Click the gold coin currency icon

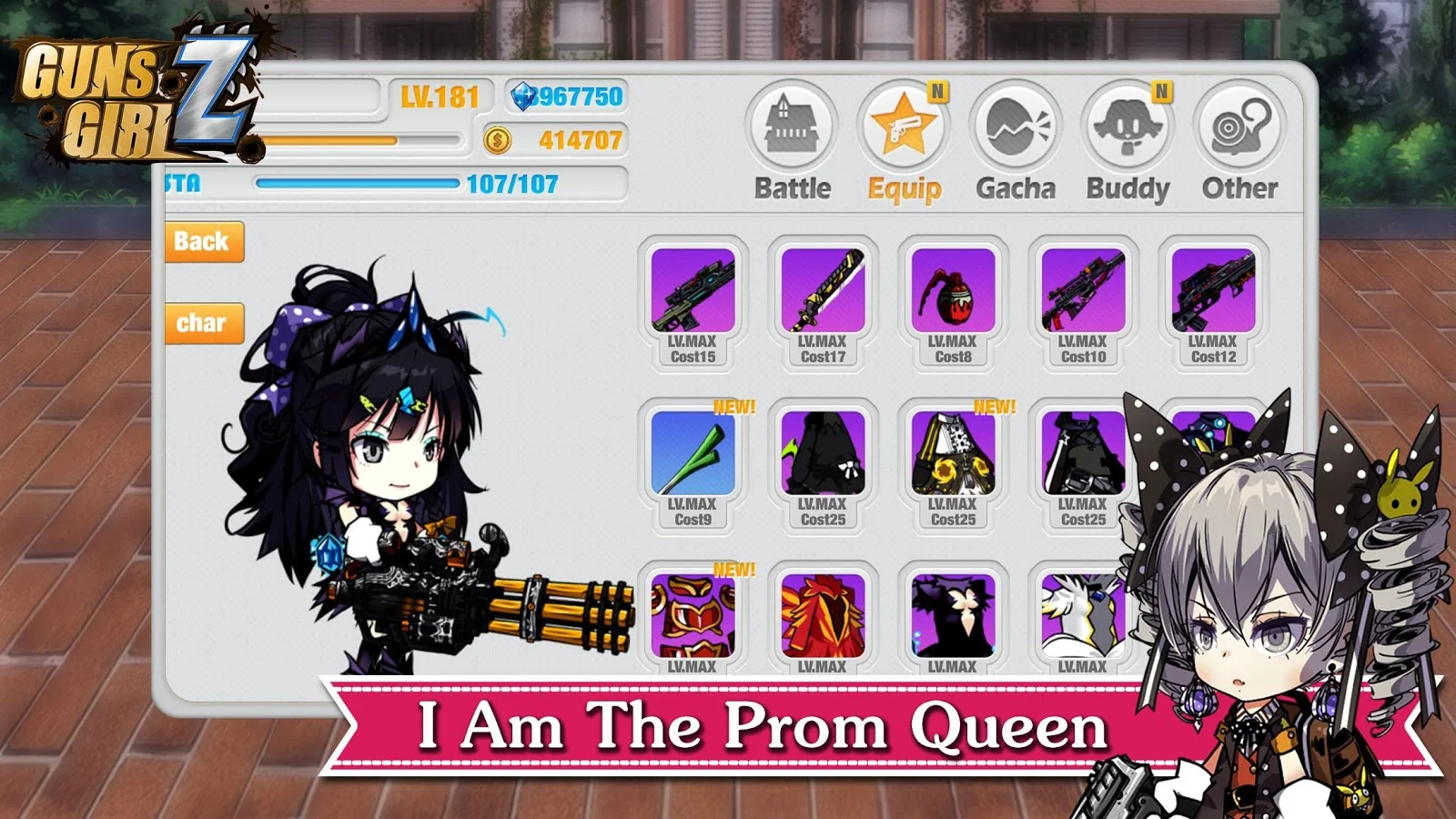pos(497,140)
